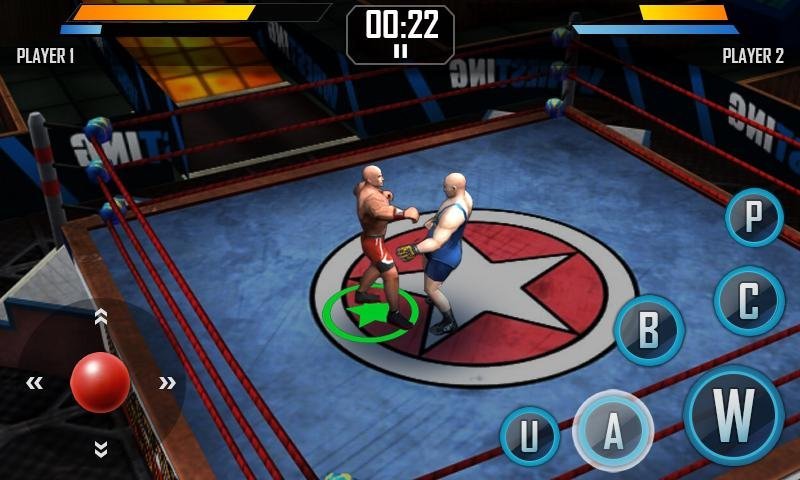Use the U action button
This screenshot has height=480, width=800.
pos(529,436)
